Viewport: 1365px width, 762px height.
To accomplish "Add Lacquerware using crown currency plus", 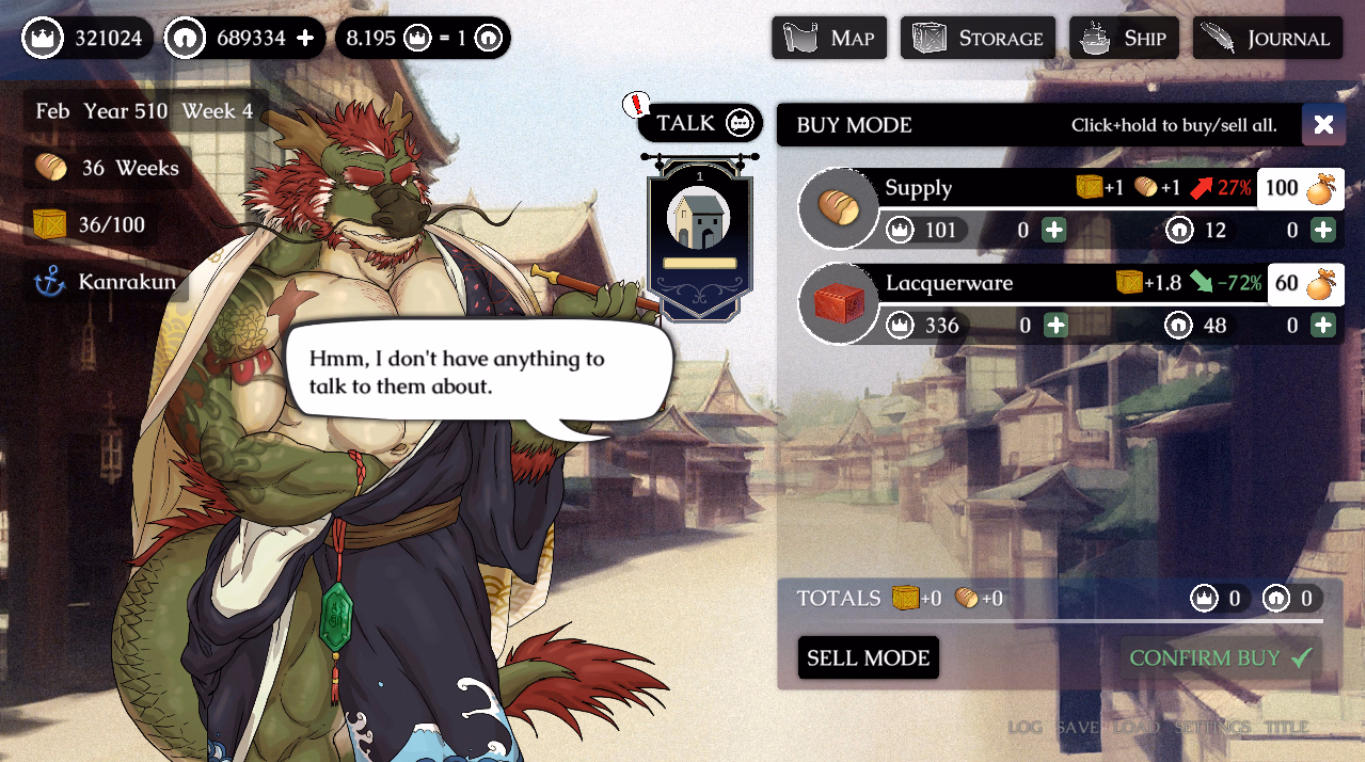I will [1055, 325].
